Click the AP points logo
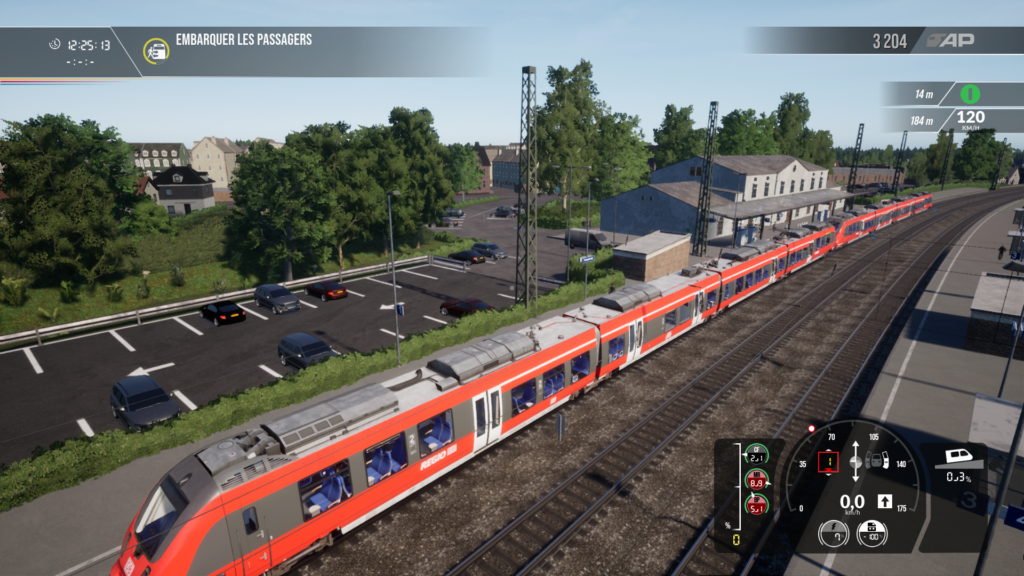Viewport: 1024px width, 576px height. pos(949,41)
